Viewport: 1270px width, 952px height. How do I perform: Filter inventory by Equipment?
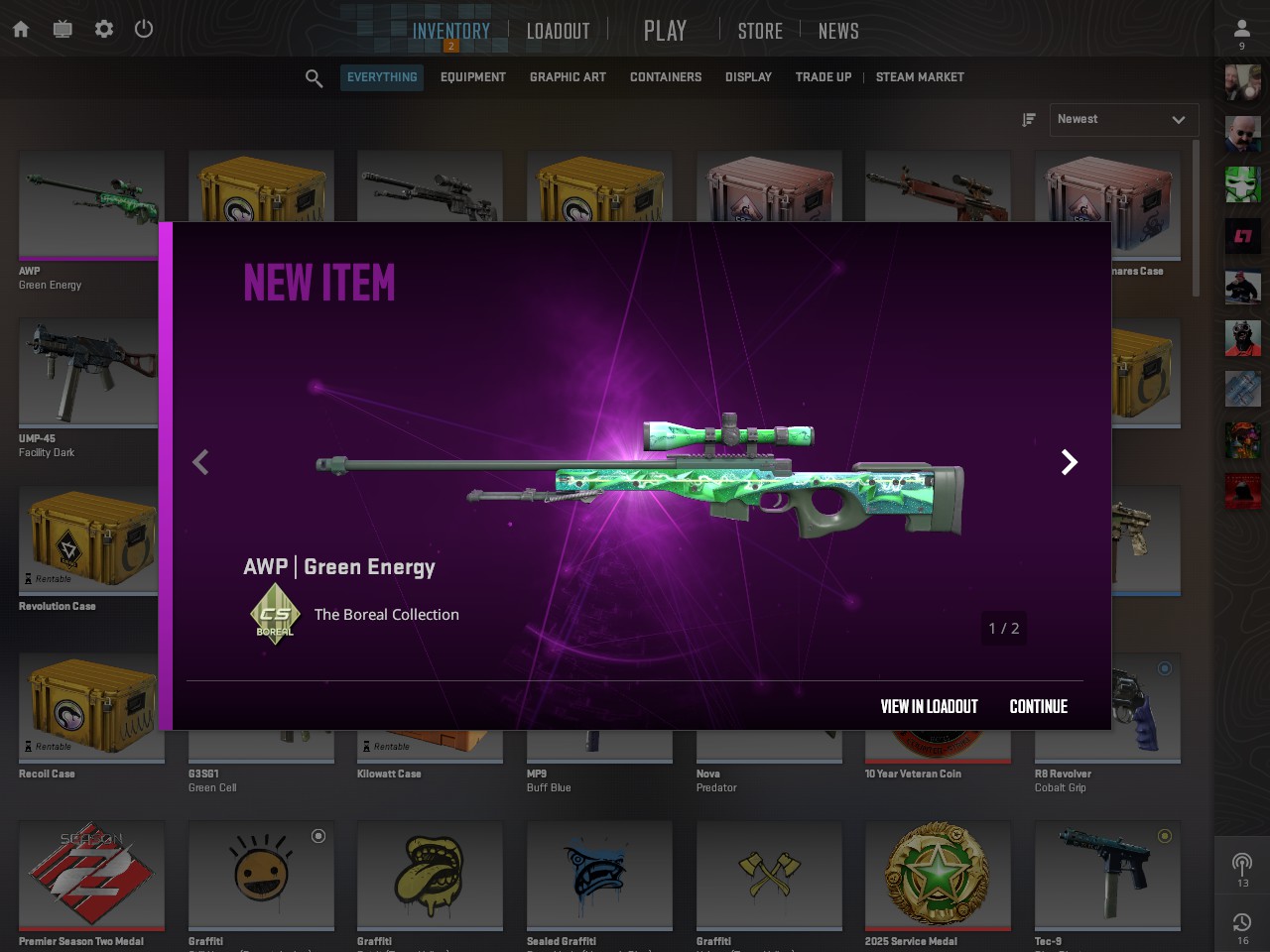click(x=472, y=77)
